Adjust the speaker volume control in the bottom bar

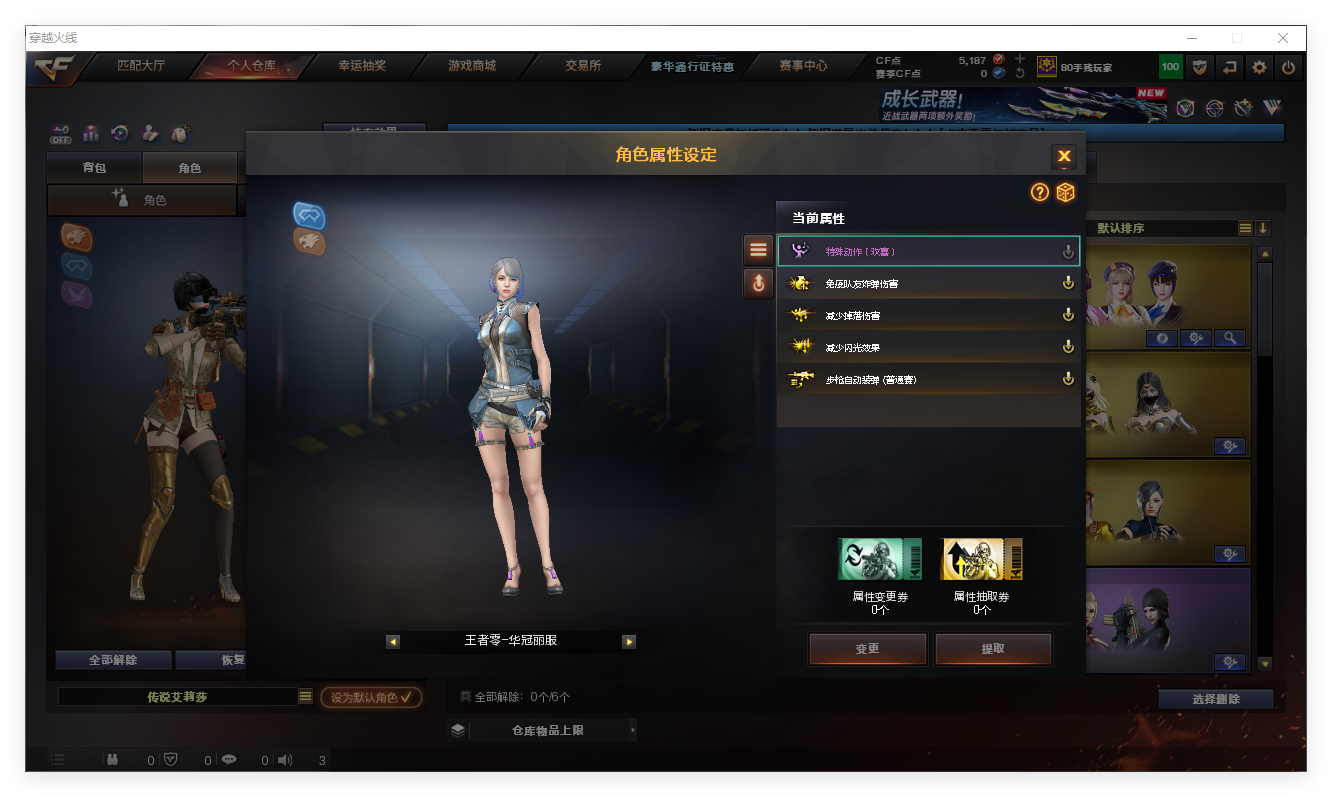(x=284, y=760)
